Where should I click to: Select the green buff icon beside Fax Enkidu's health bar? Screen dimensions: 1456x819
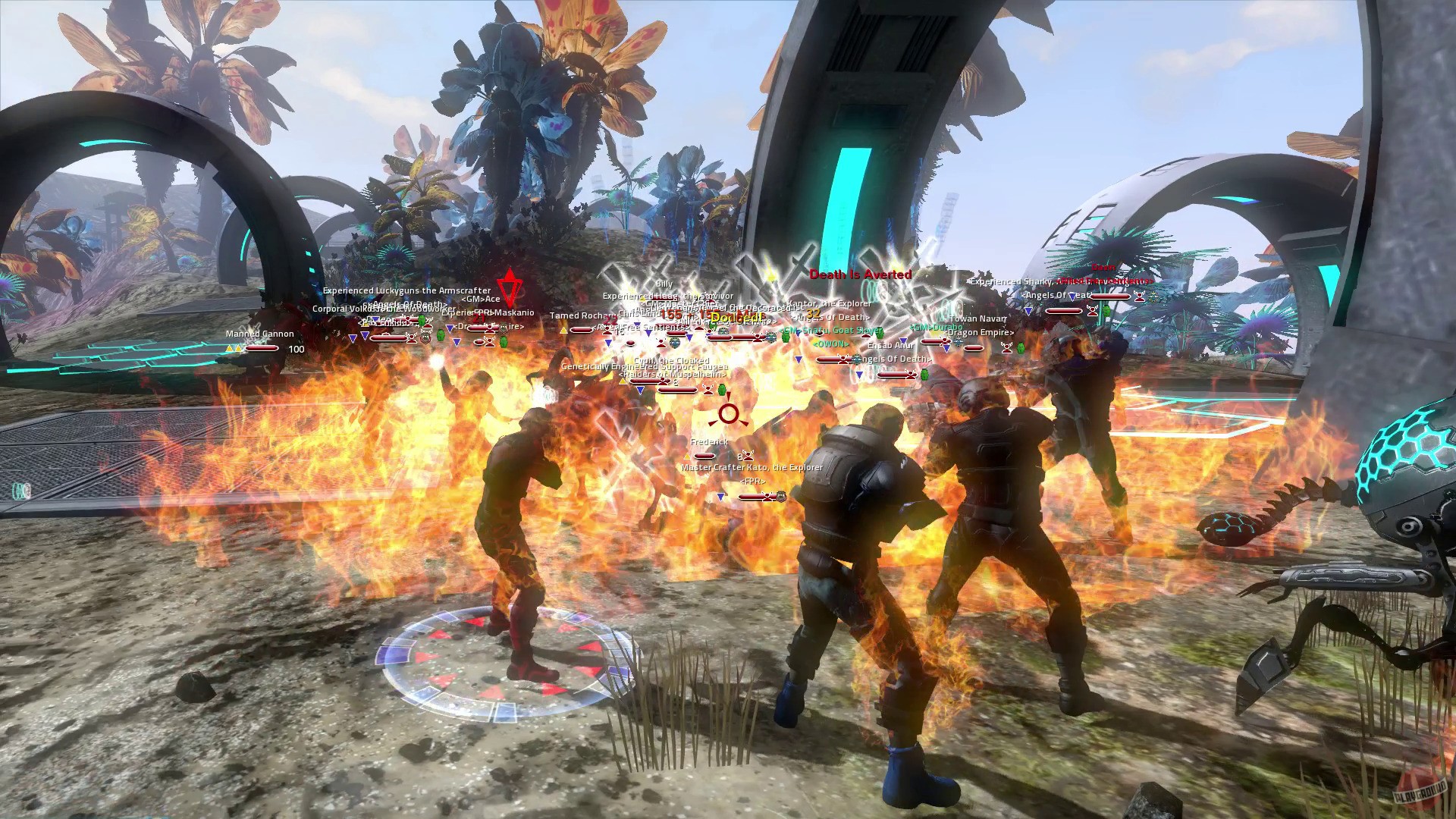(x=422, y=321)
